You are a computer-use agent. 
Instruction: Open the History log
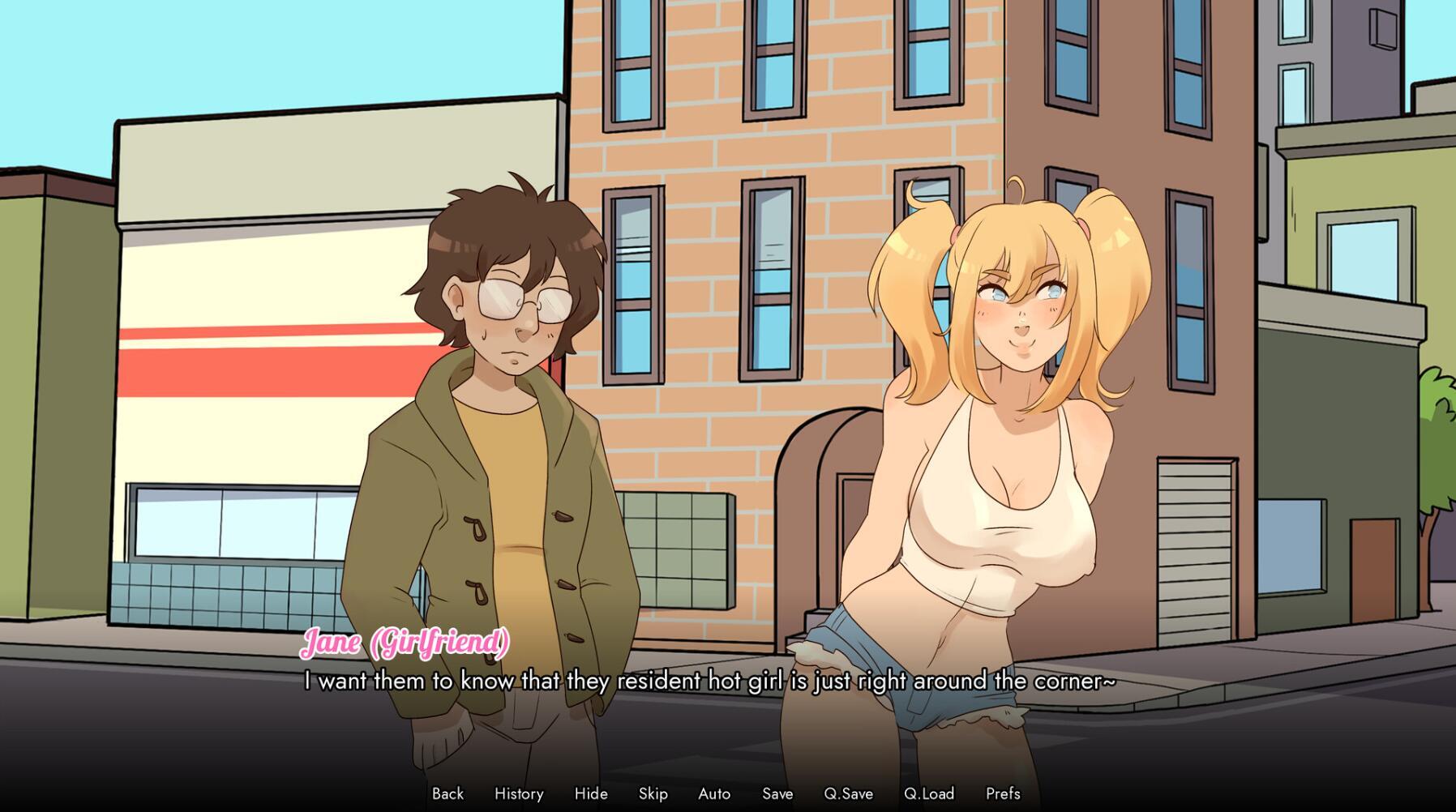(519, 794)
